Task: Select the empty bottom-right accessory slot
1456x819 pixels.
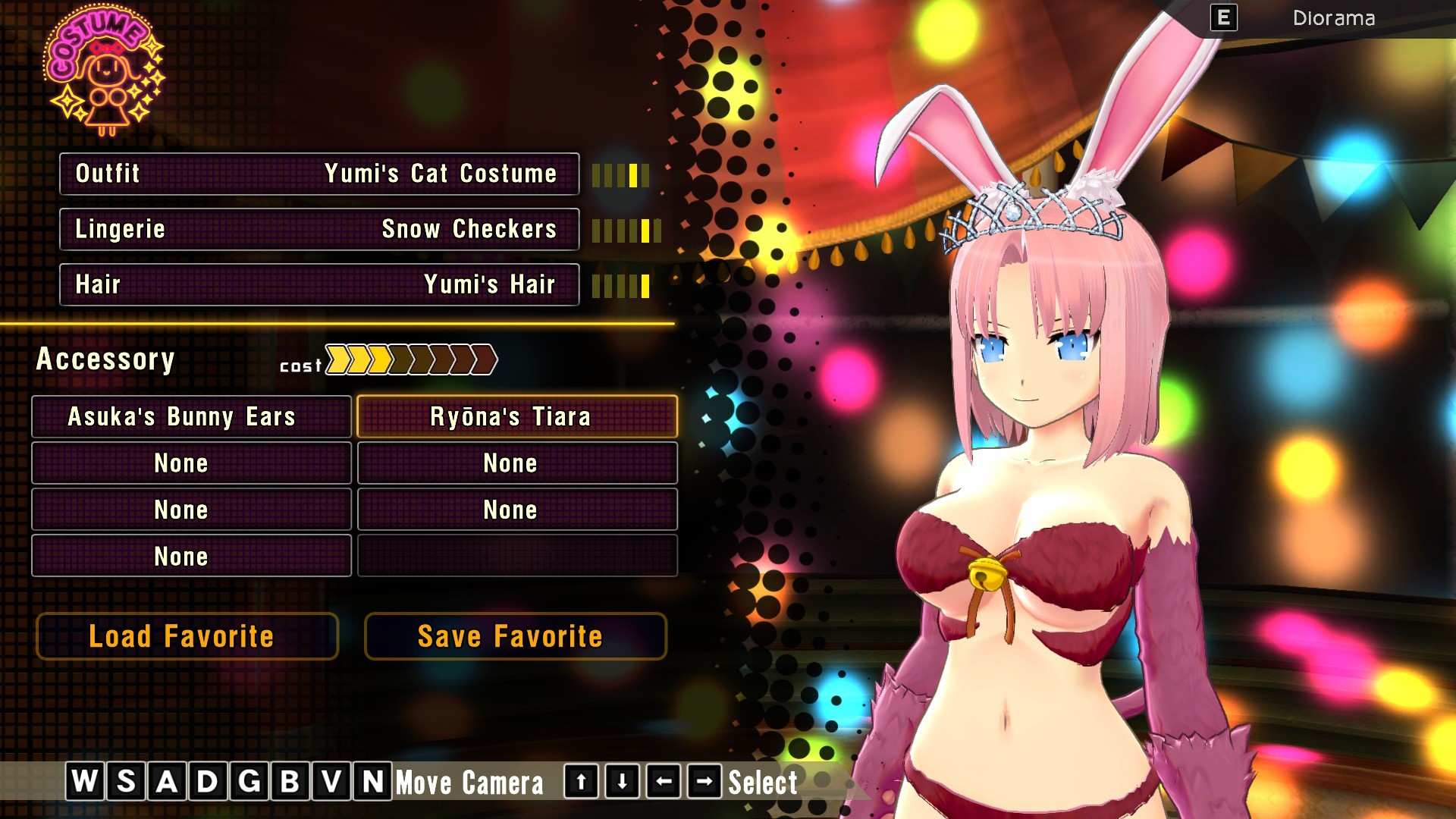Action: 516,556
